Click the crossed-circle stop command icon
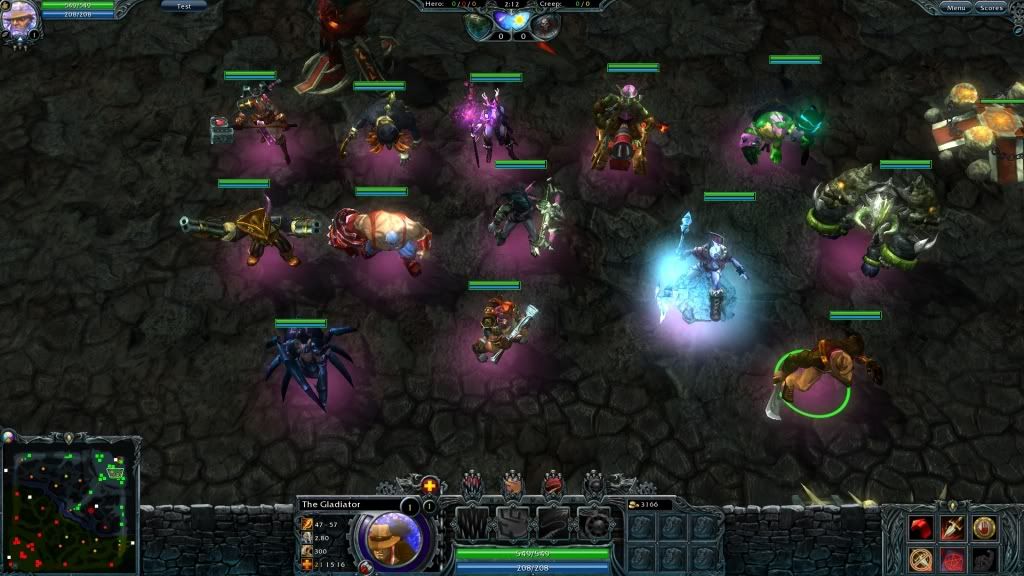 (920, 558)
